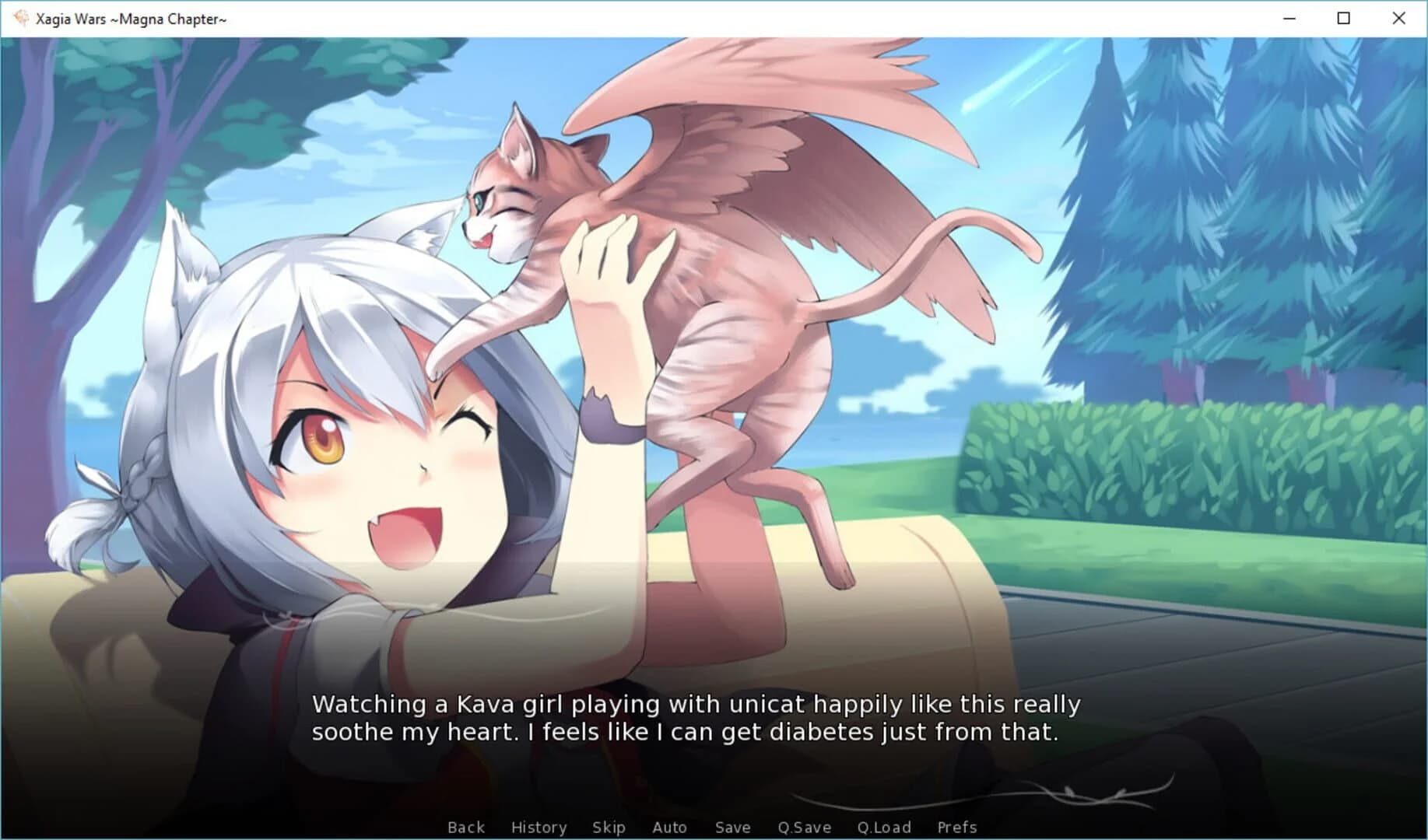Click the dialogue text box to advance the story

pos(700,719)
